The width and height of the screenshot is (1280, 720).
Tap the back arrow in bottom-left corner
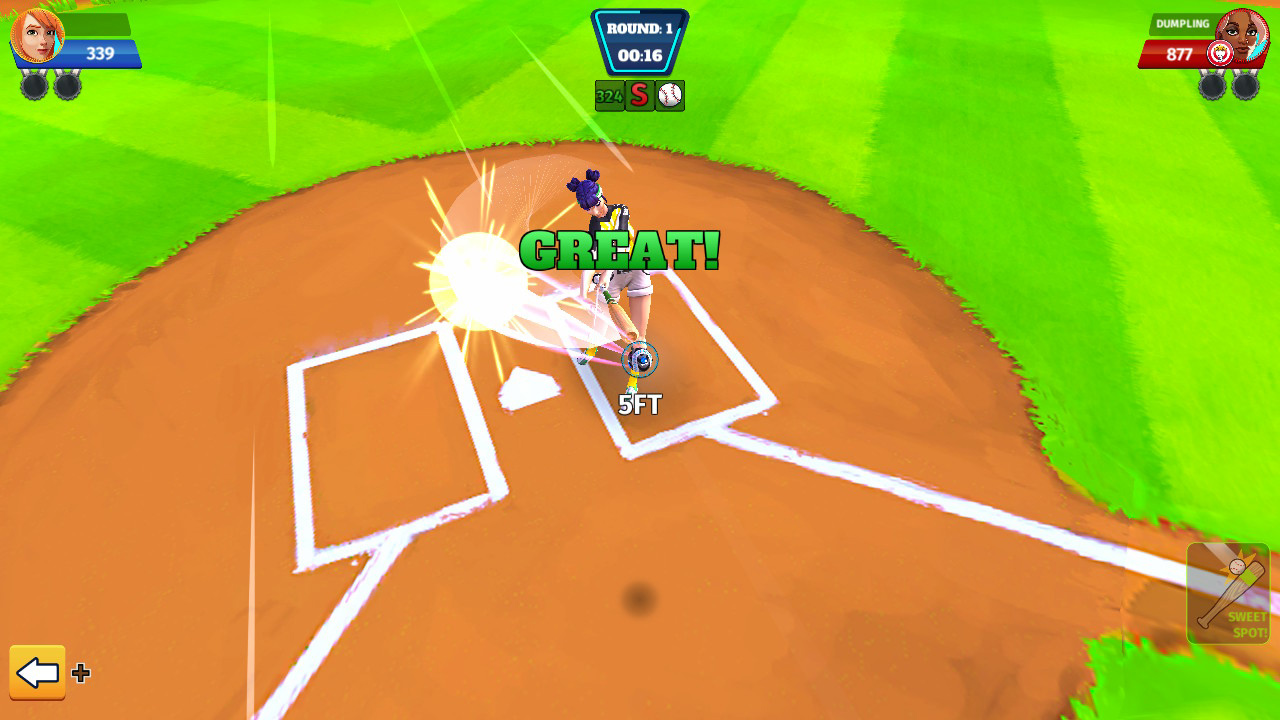(38, 674)
